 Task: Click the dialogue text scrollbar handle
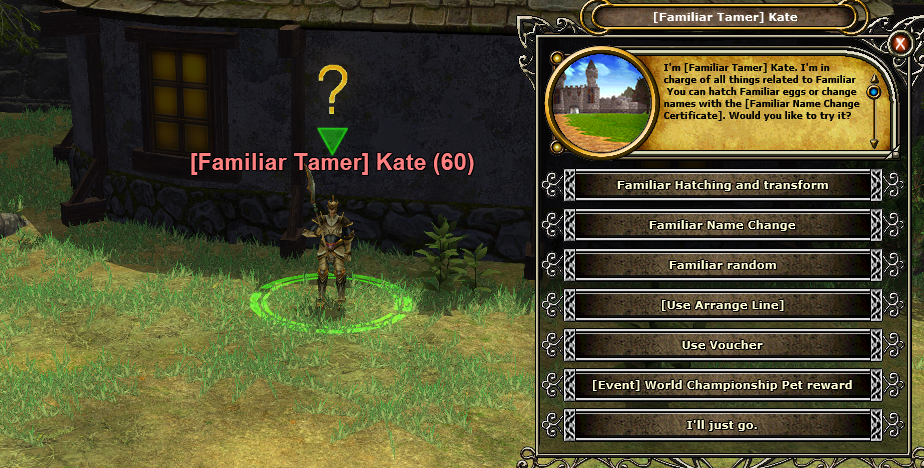point(874,93)
